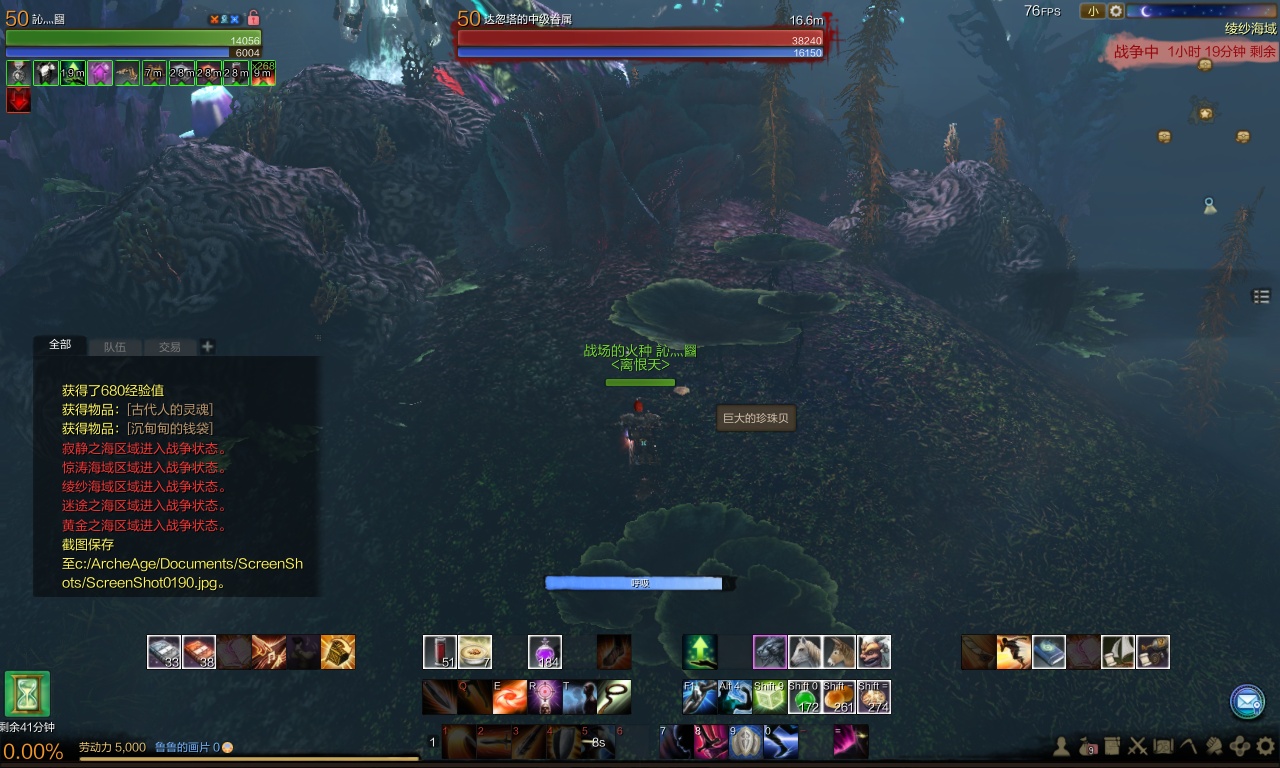Open the bag inventory icon with badge
The height and width of the screenshot is (768, 1280).
[1086, 746]
